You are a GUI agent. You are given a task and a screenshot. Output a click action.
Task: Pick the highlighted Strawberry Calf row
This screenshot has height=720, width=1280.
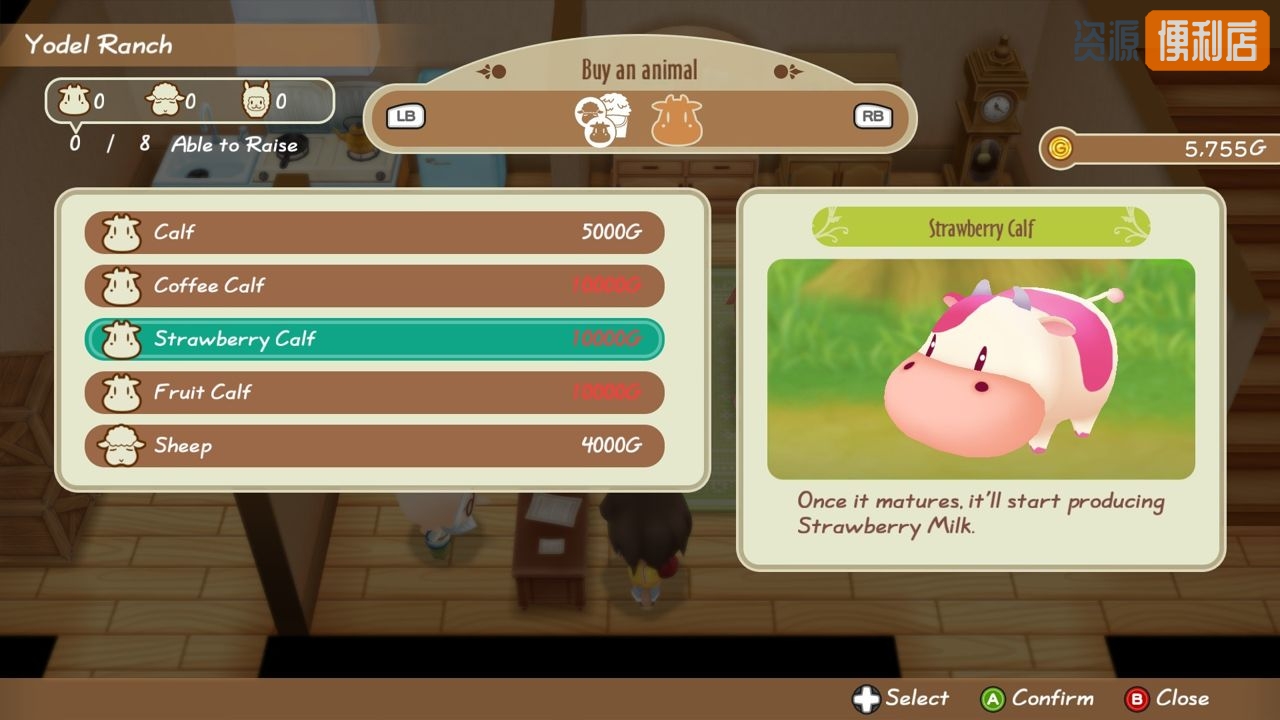[374, 339]
